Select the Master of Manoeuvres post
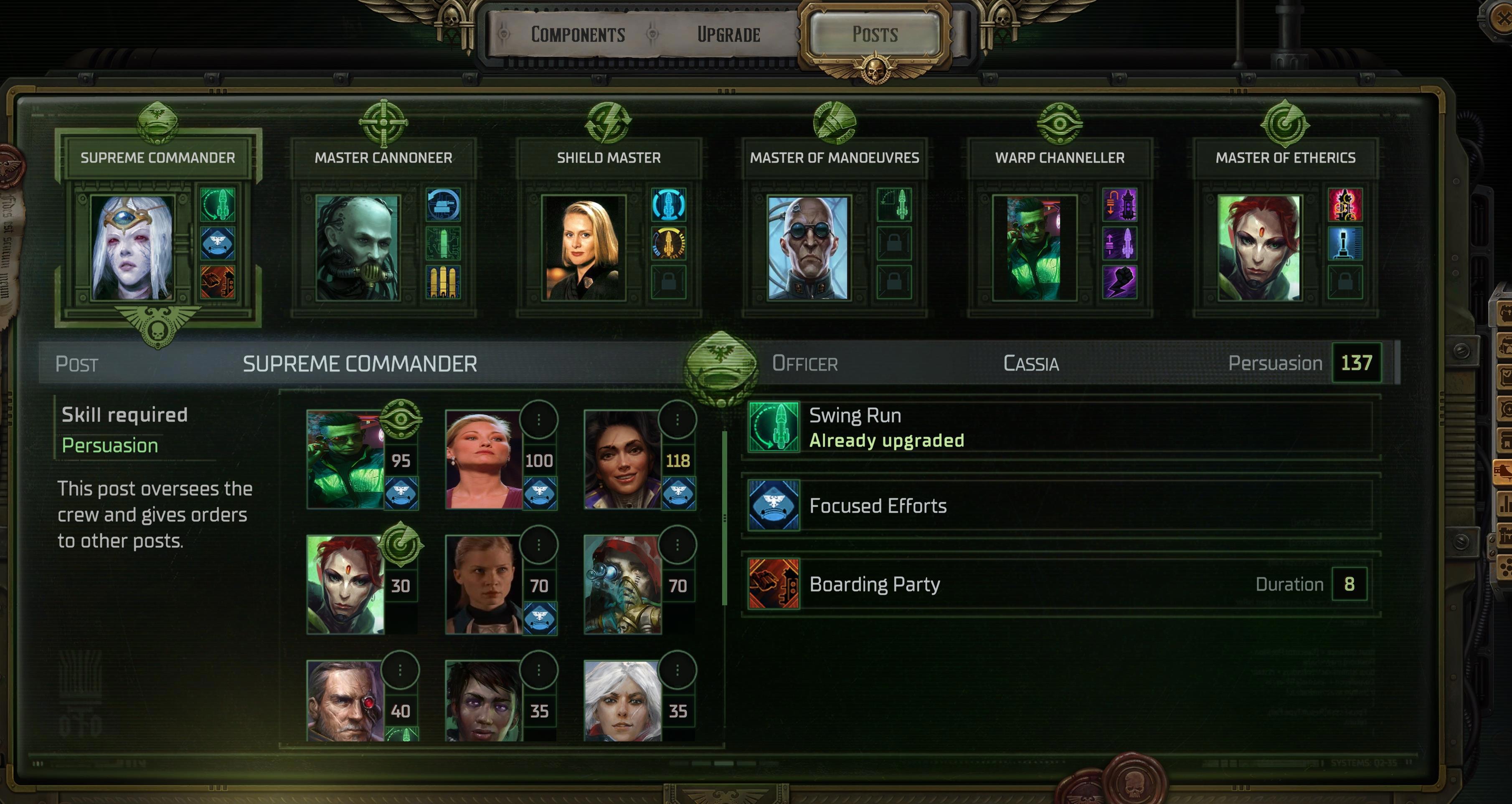Viewport: 1512px width, 804px height. click(x=834, y=157)
